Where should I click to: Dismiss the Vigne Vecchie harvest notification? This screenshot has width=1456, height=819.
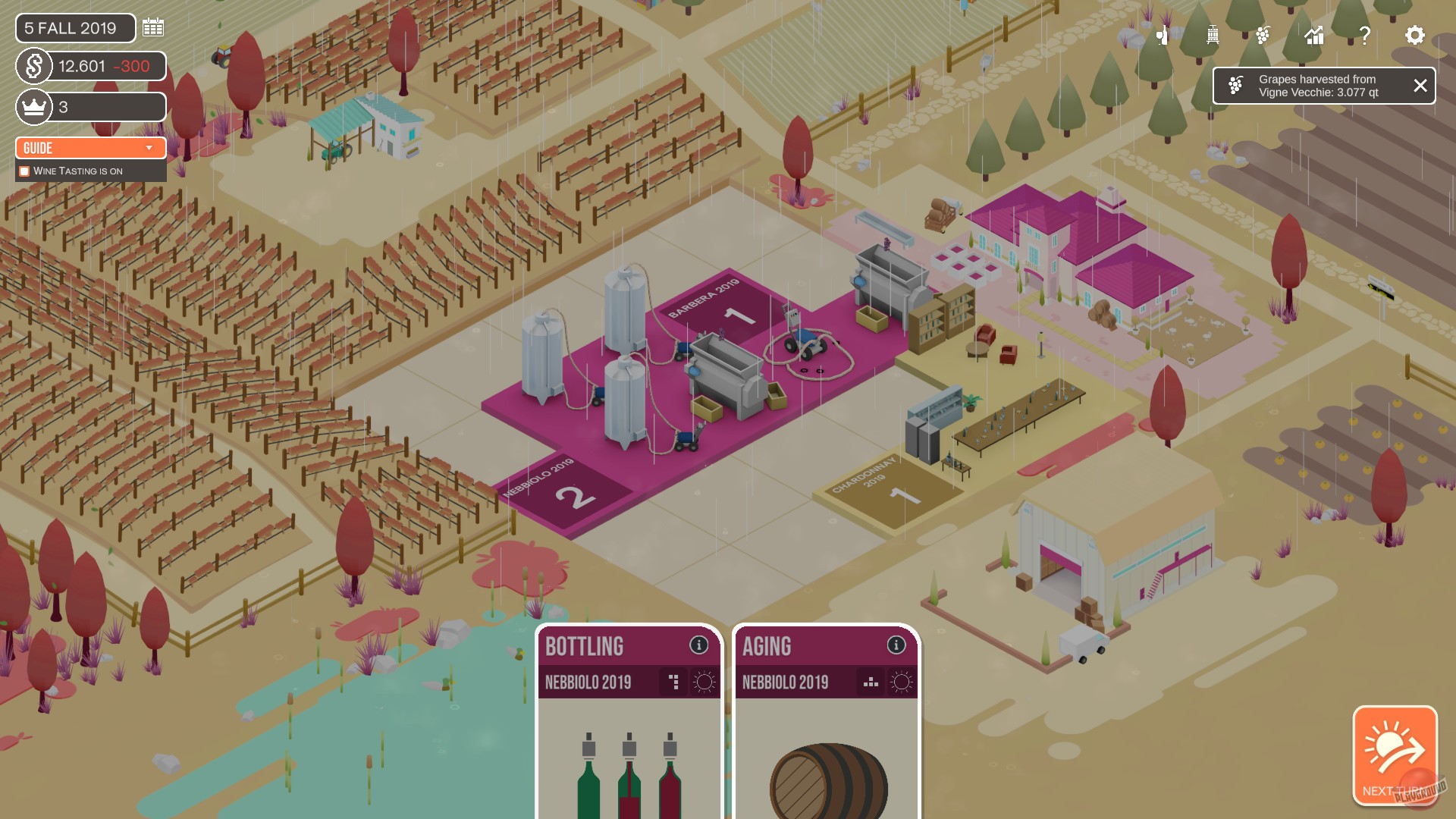coord(1421,86)
